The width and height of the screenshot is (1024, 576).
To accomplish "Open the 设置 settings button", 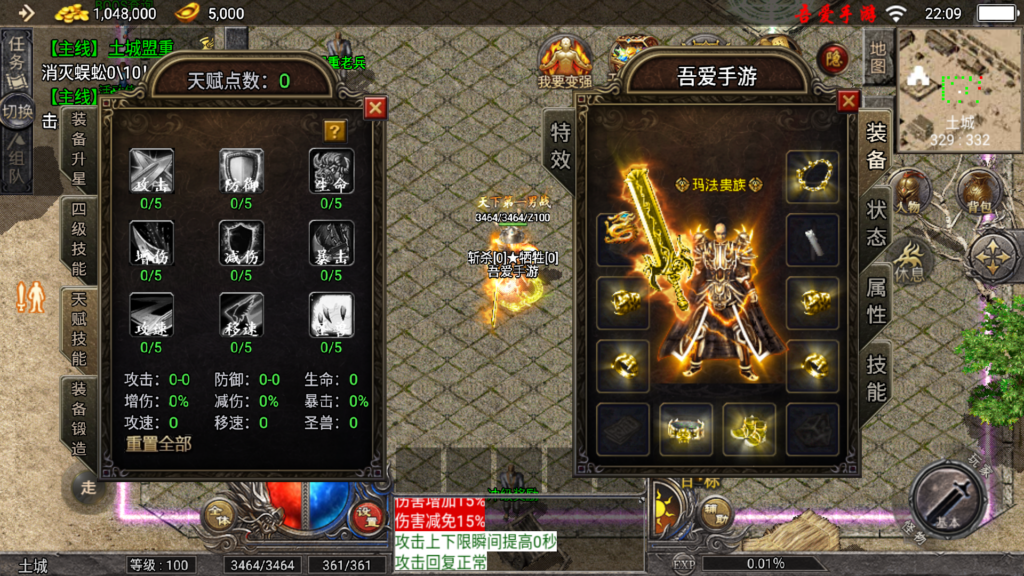I will (367, 515).
